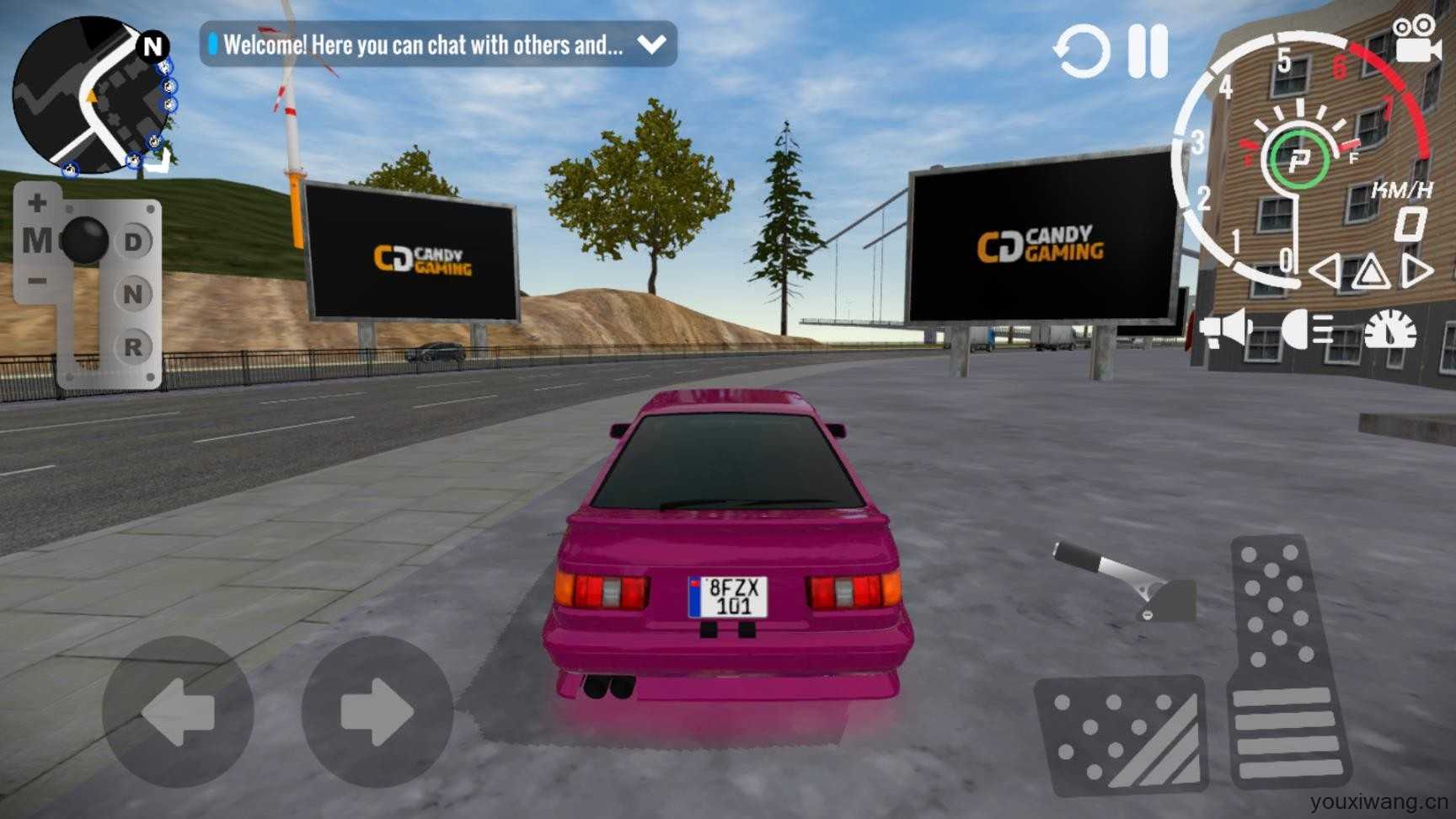
Task: Shift gear selector to R
Action: 133,346
